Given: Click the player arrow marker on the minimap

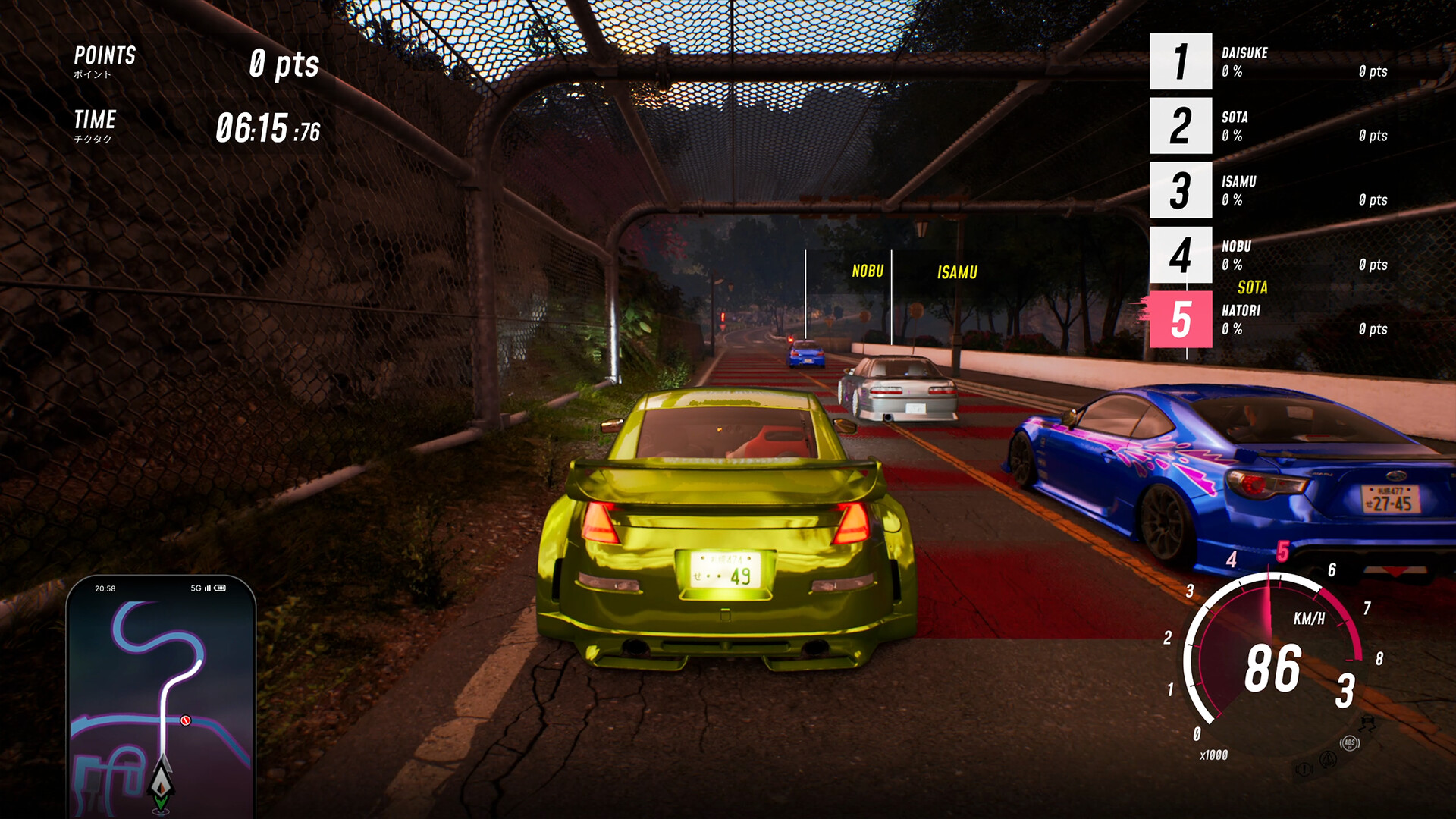Looking at the screenshot, I should click(162, 781).
